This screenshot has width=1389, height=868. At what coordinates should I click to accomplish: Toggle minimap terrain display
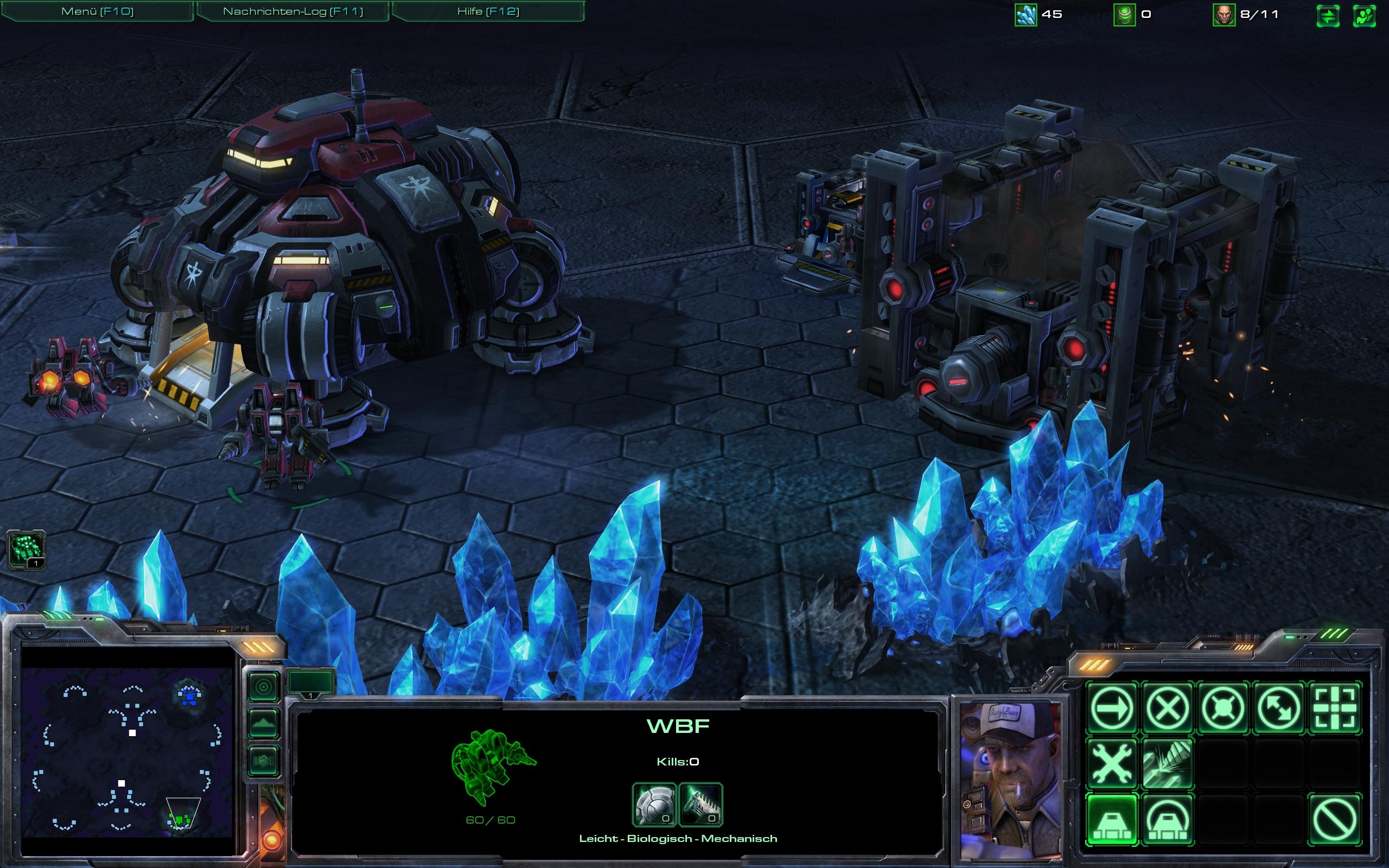(264, 723)
